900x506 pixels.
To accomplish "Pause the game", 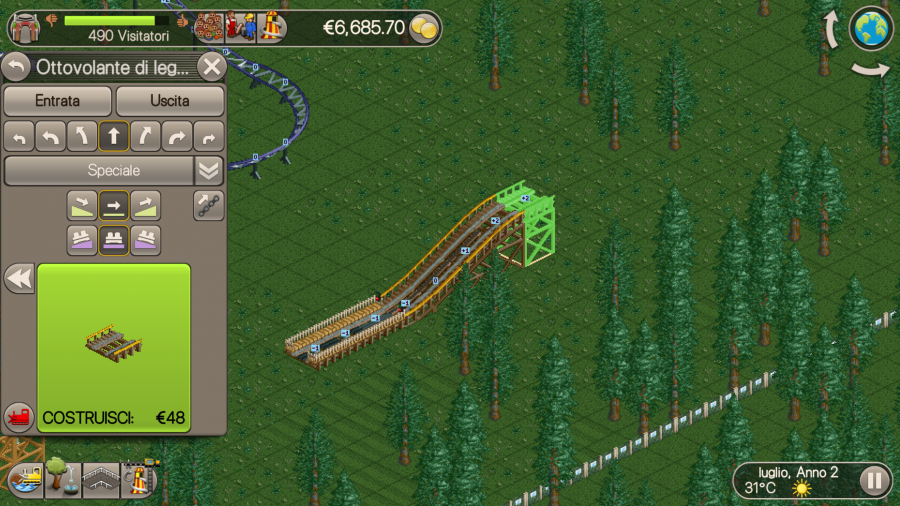I will 874,480.
